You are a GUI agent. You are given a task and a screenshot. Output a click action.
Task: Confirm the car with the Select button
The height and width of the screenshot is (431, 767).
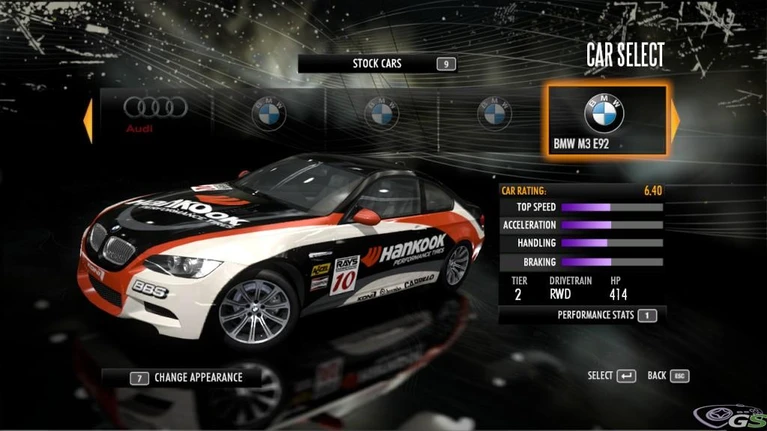click(x=612, y=375)
